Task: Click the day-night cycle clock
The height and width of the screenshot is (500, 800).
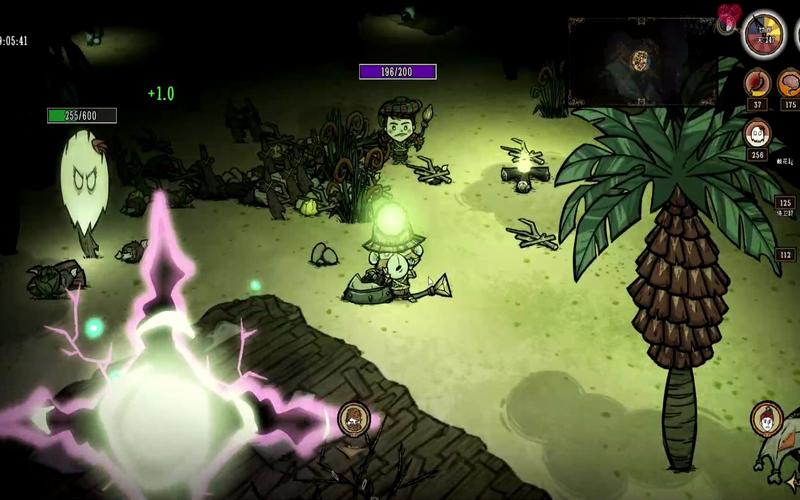Action: [x=764, y=35]
